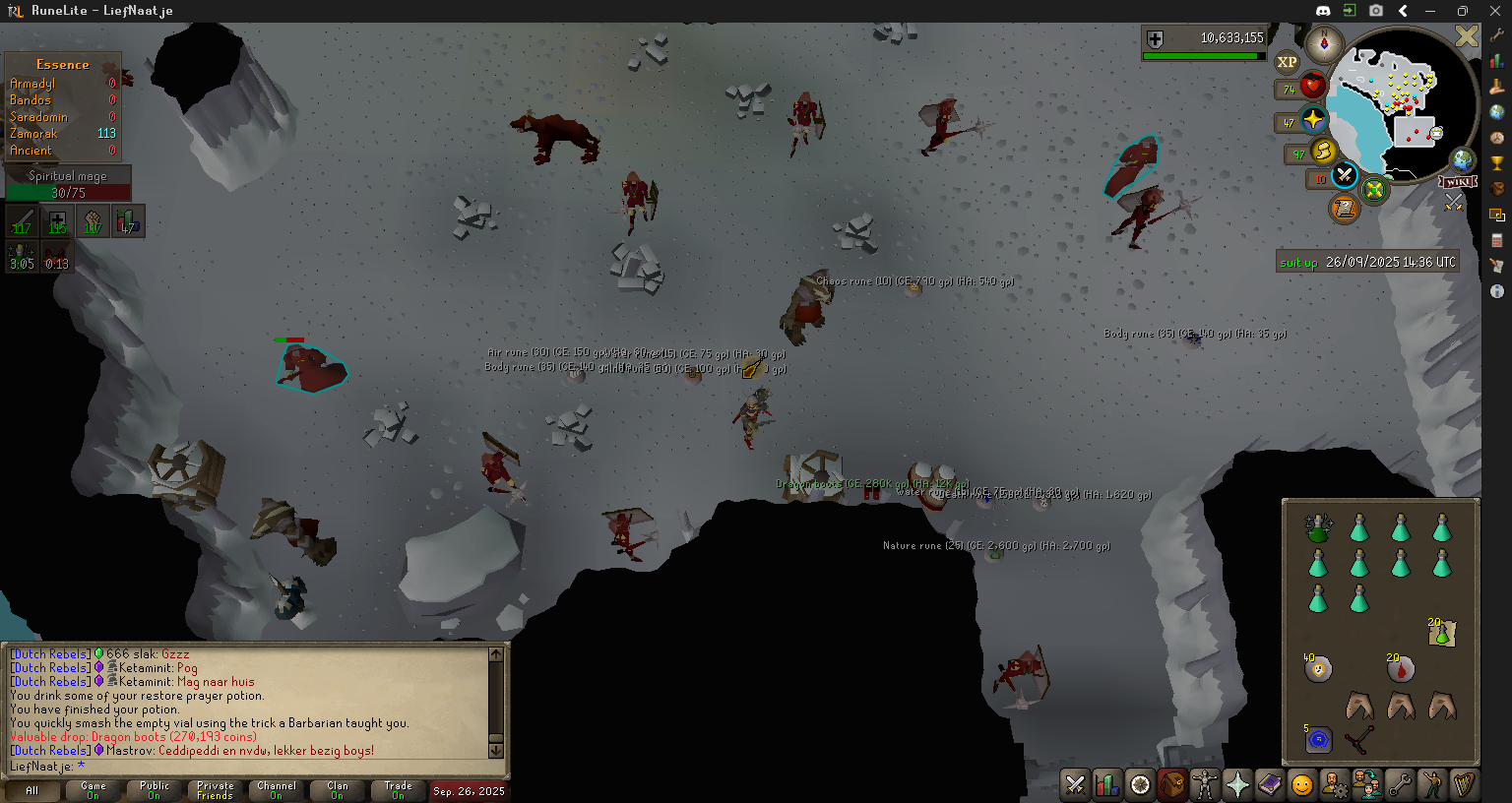Click the compass to face north
This screenshot has height=803, width=1512.
pyautogui.click(x=1324, y=44)
